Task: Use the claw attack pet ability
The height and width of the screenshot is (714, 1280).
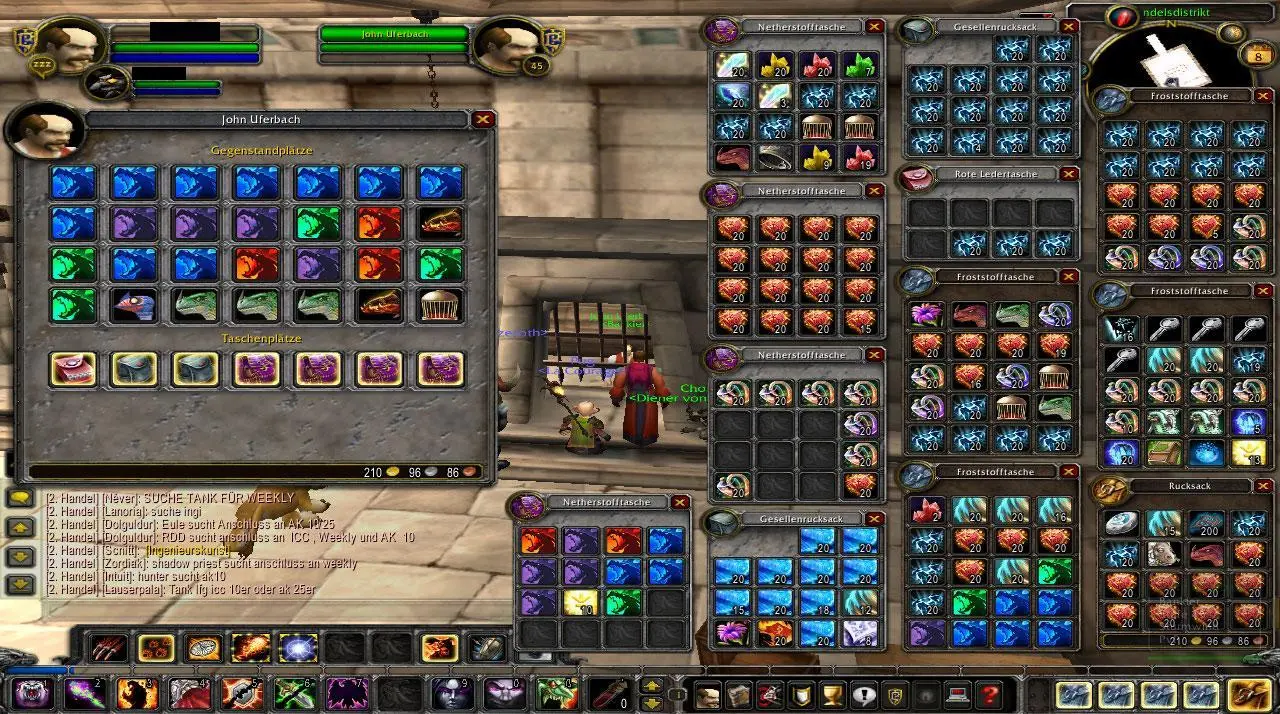Action: (106, 648)
